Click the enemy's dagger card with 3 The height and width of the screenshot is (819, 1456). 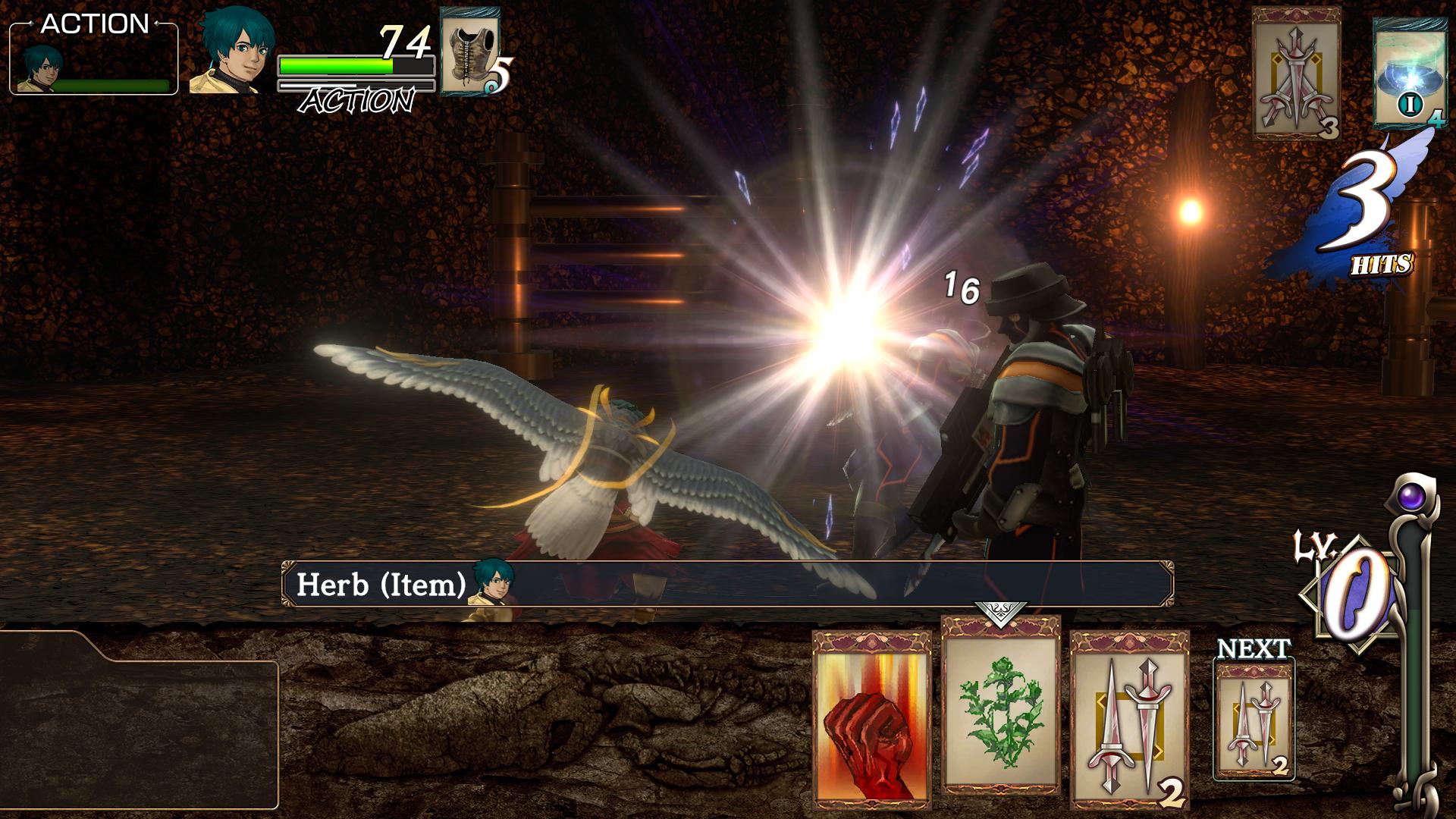[x=1296, y=74]
